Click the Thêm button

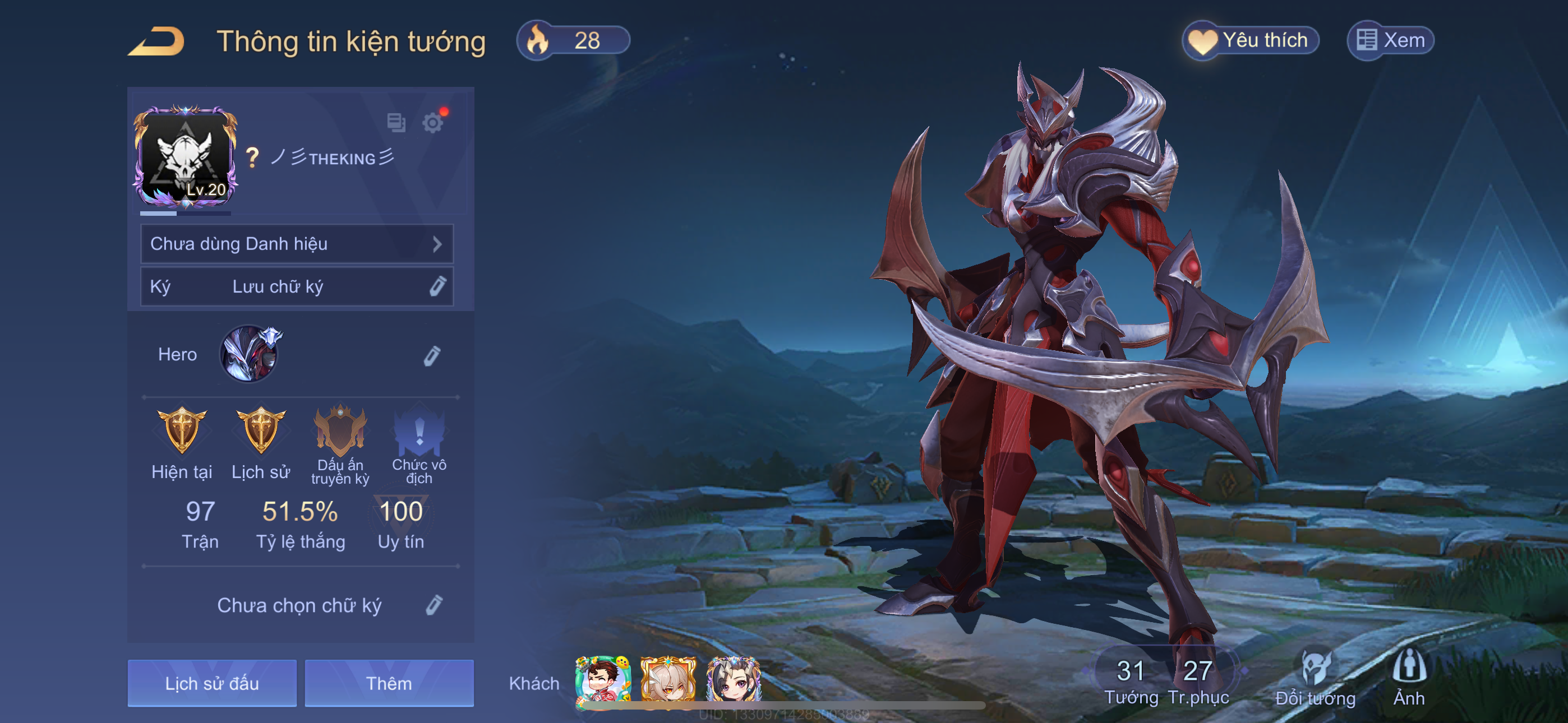pos(389,683)
